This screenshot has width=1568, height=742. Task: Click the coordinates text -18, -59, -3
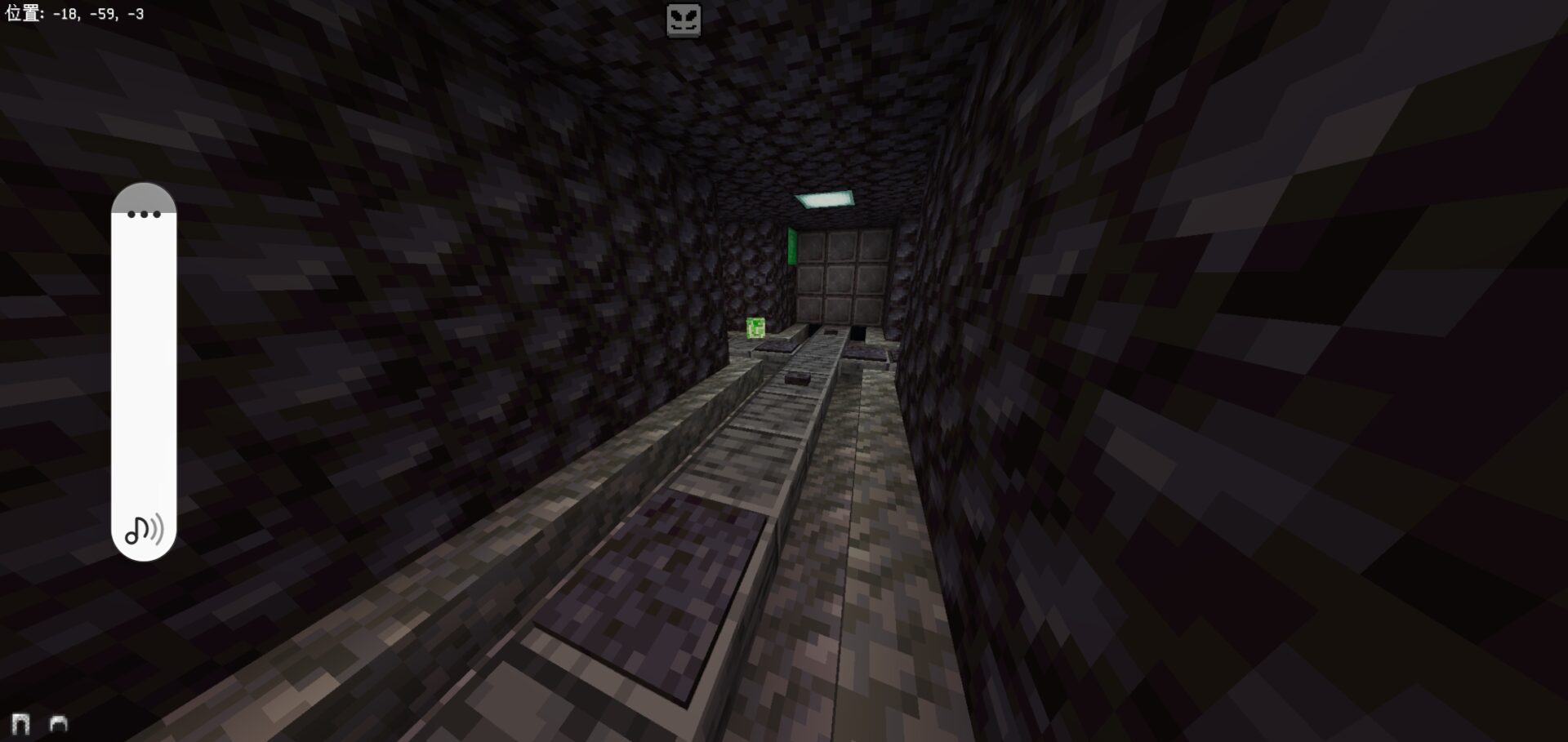click(98, 13)
